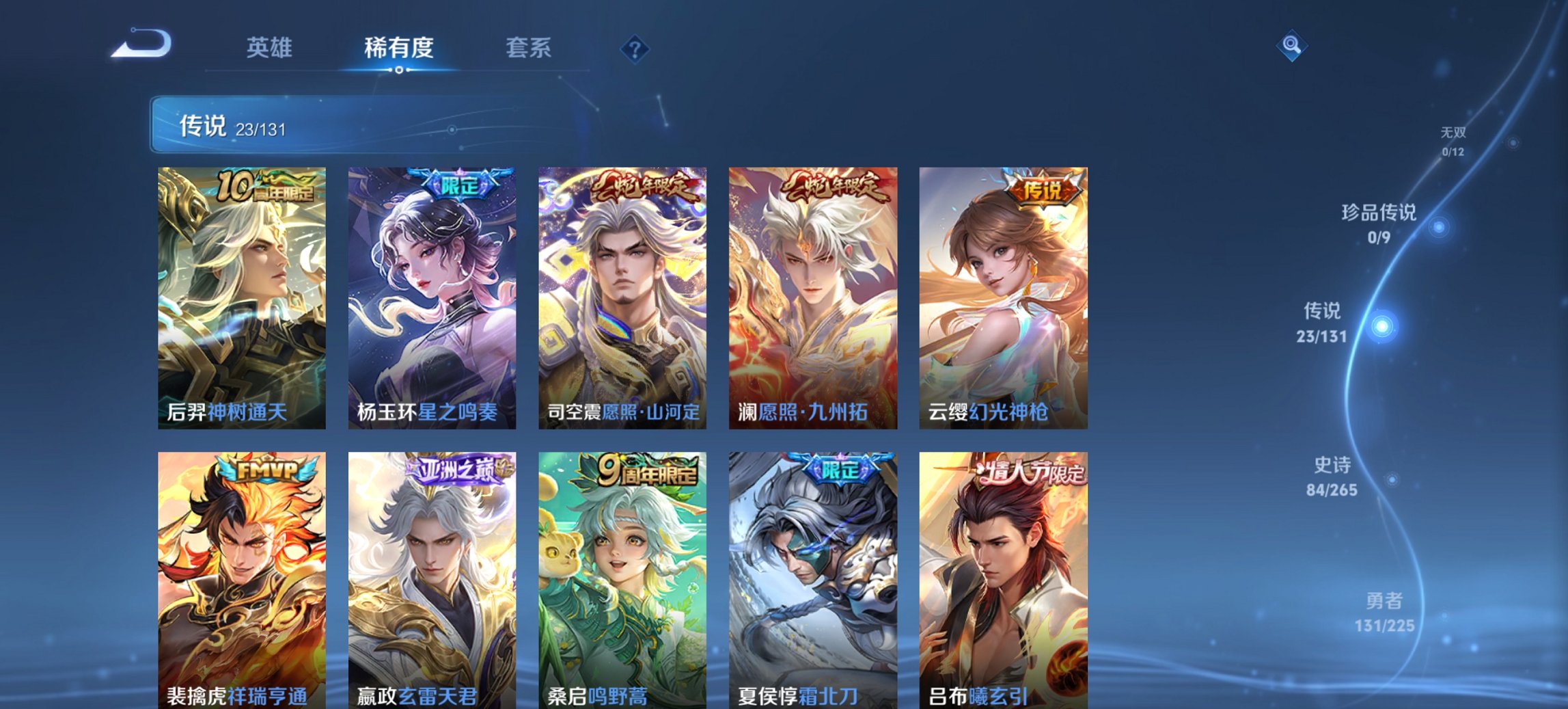The width and height of the screenshot is (1568, 709).
Task: Switch to the 套系 tab
Action: click(529, 48)
